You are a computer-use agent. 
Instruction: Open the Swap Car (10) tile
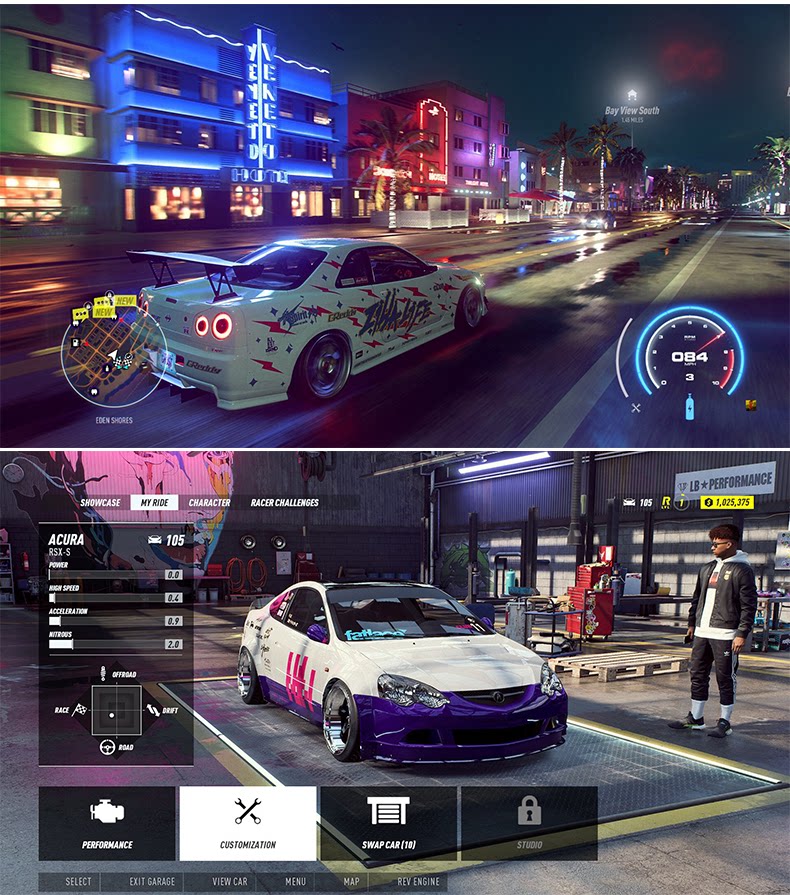coord(388,823)
